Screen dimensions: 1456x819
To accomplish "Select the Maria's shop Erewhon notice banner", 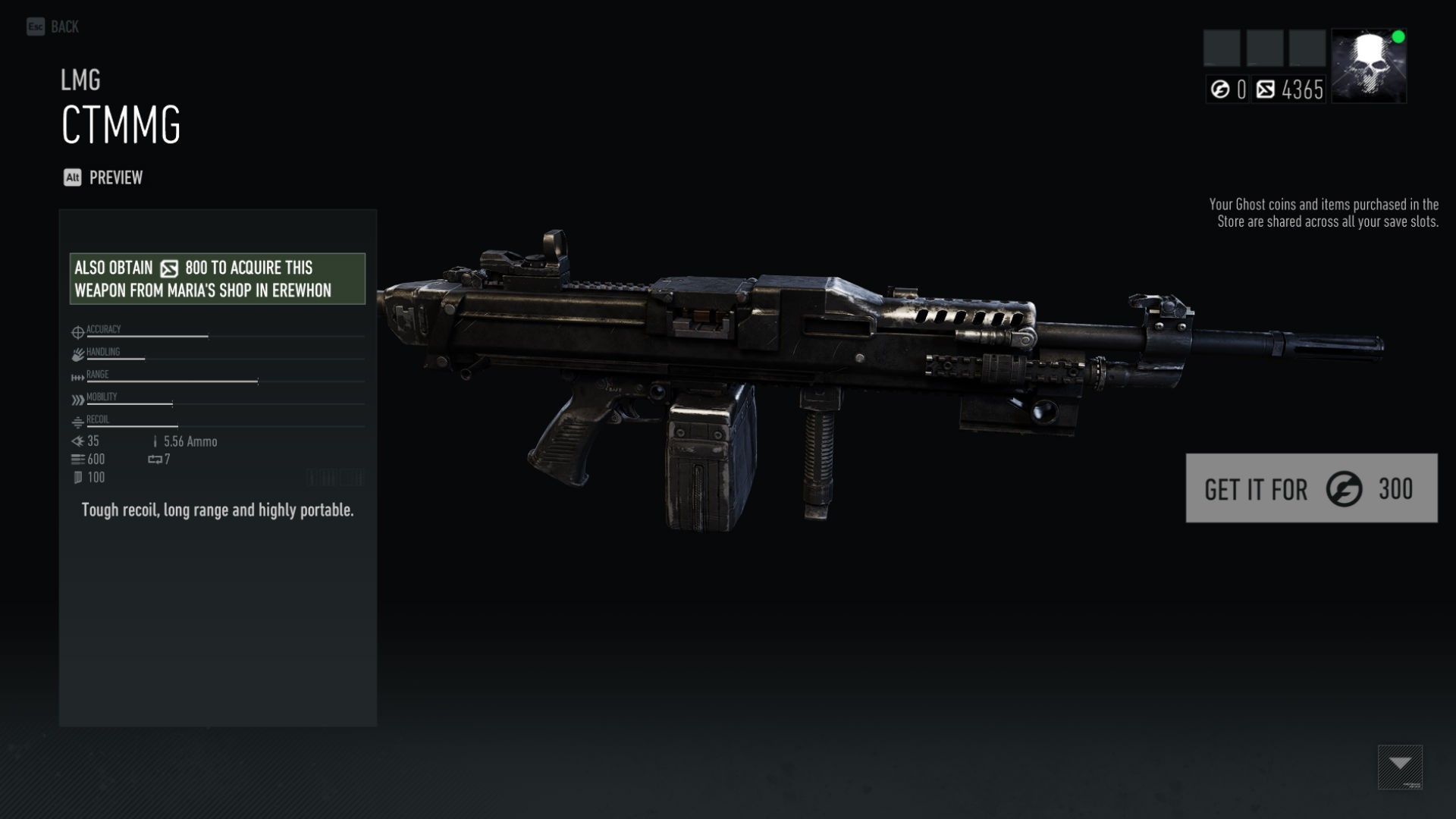I will [x=217, y=279].
